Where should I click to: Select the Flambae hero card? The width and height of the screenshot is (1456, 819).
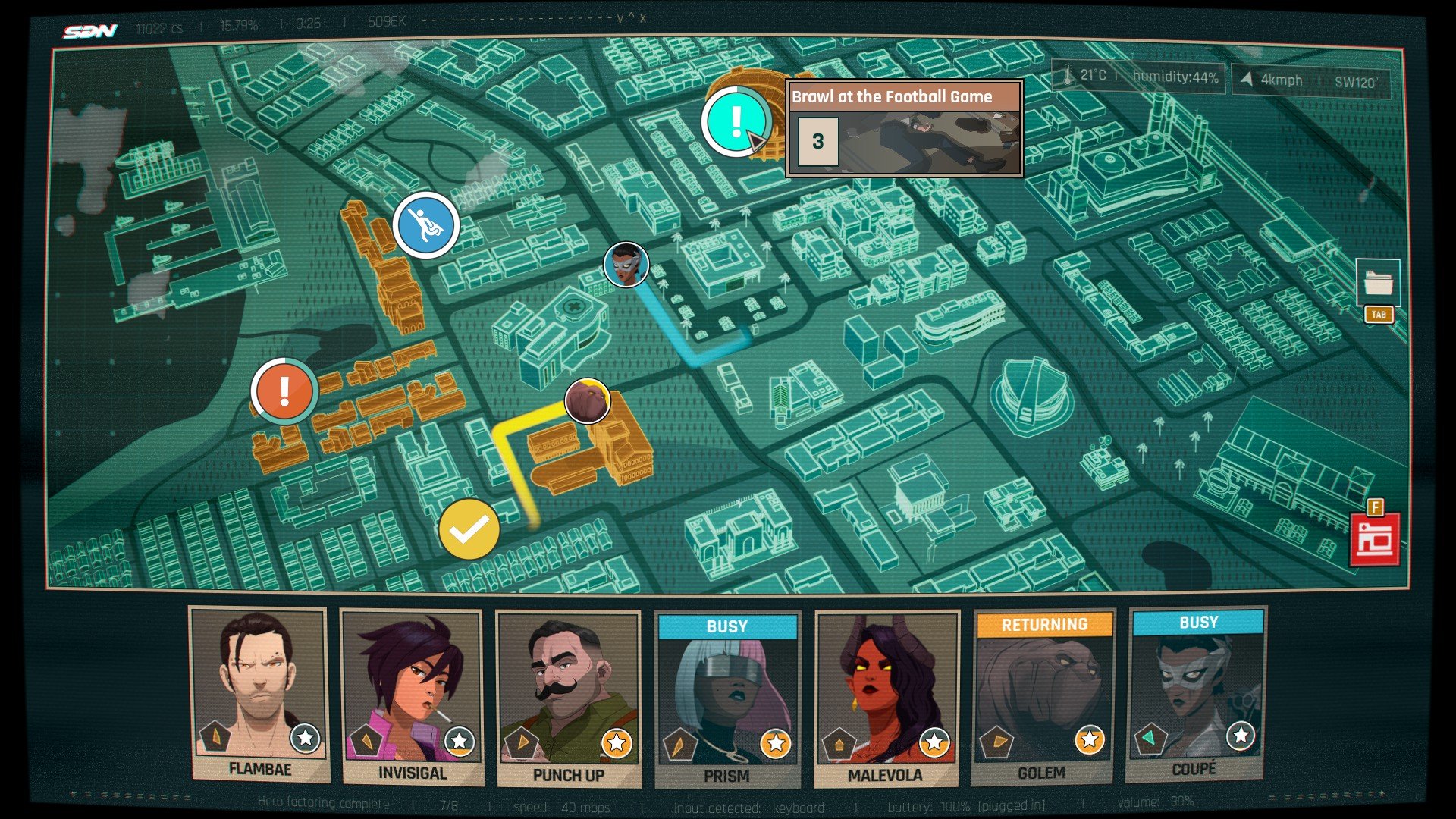click(x=259, y=694)
